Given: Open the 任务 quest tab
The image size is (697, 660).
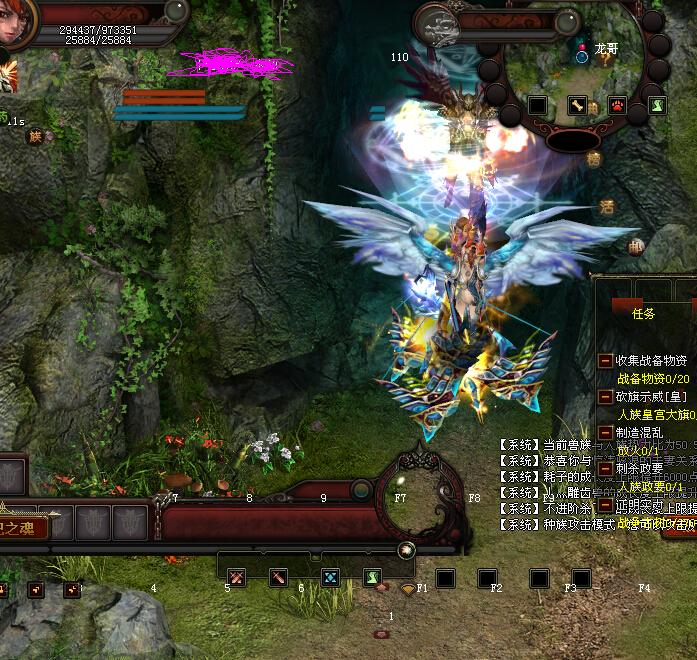Looking at the screenshot, I should click(x=643, y=313).
